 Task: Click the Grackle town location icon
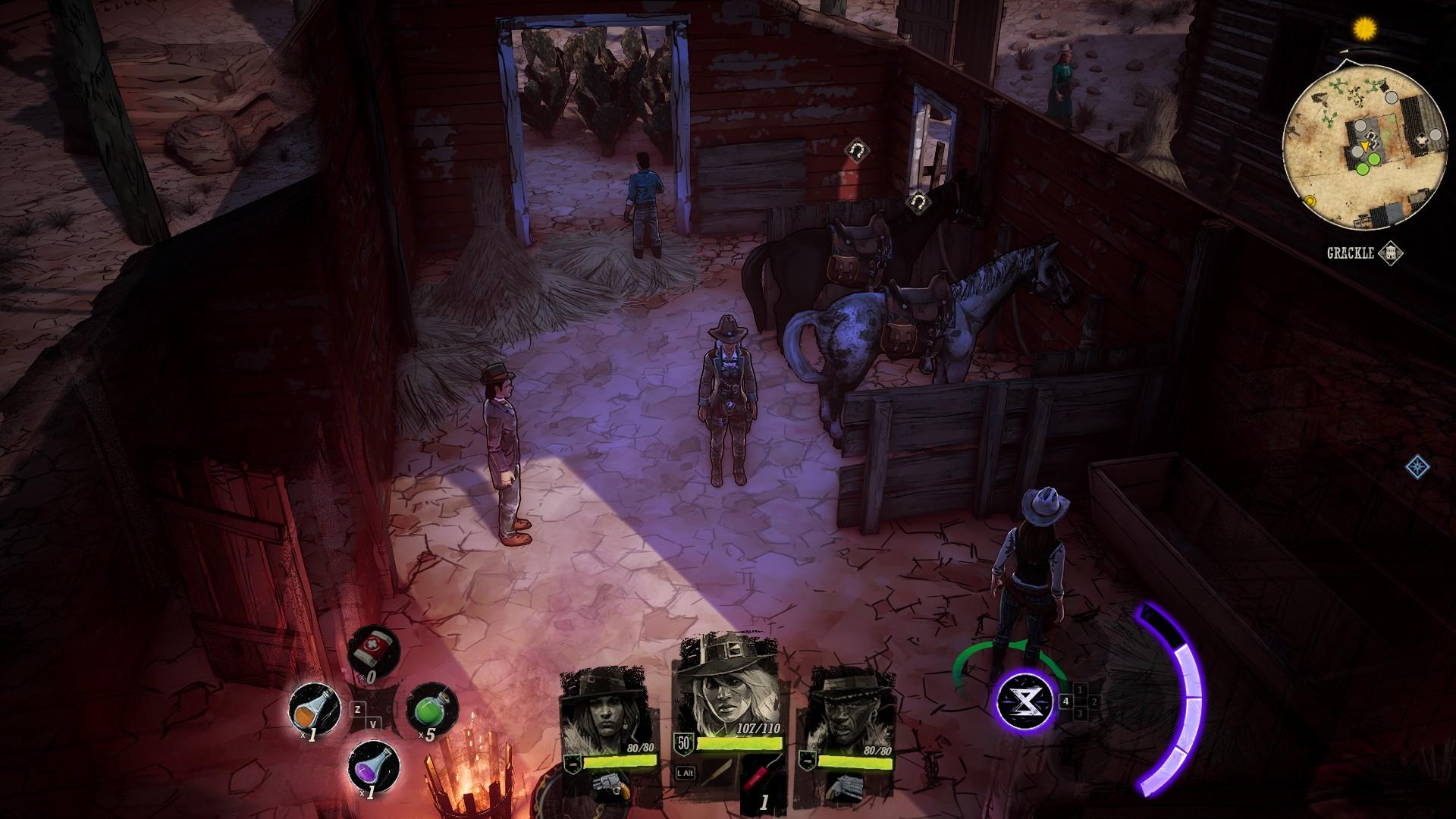point(1390,253)
